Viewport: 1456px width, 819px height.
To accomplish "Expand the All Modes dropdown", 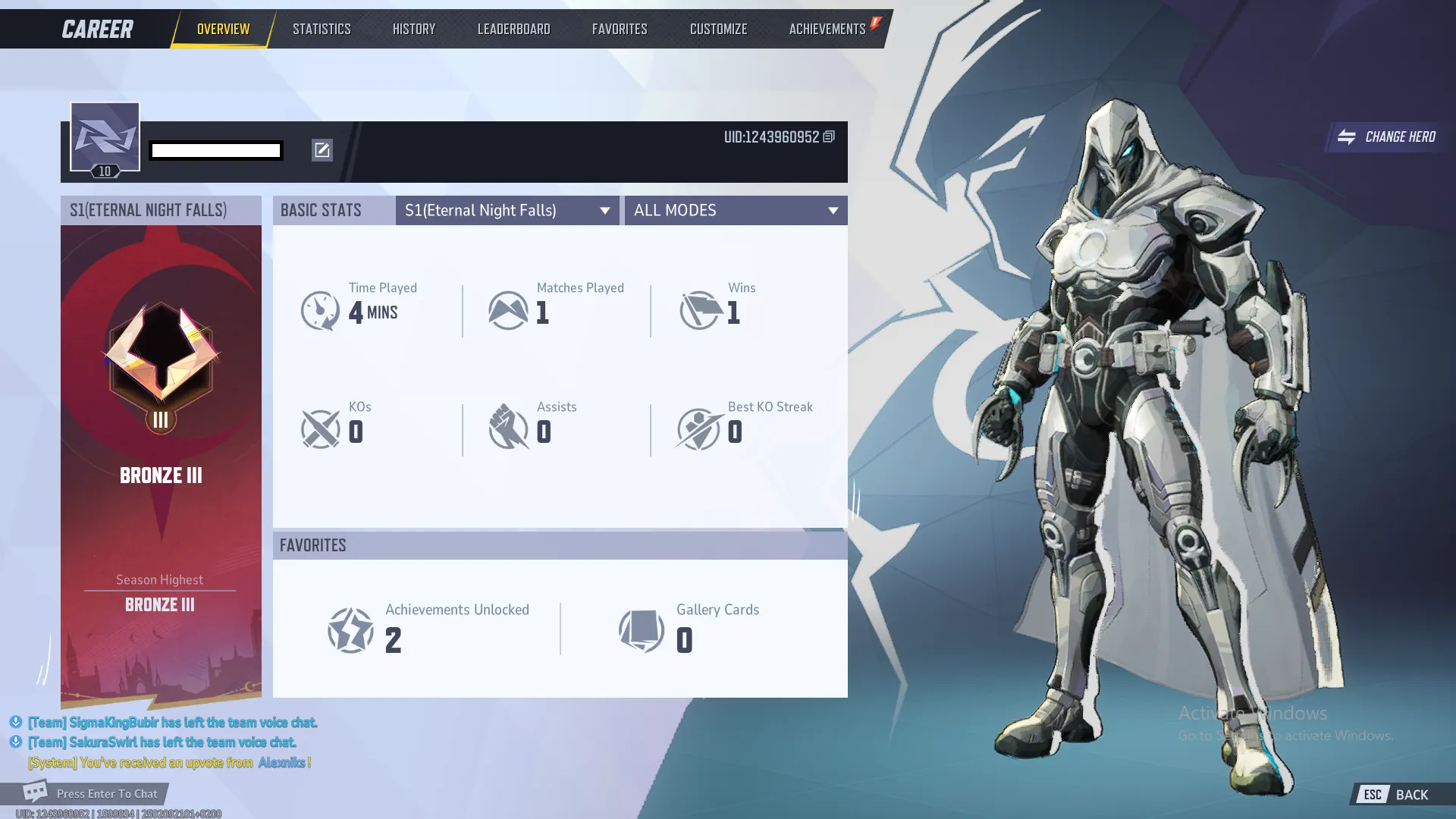I will 736,210.
